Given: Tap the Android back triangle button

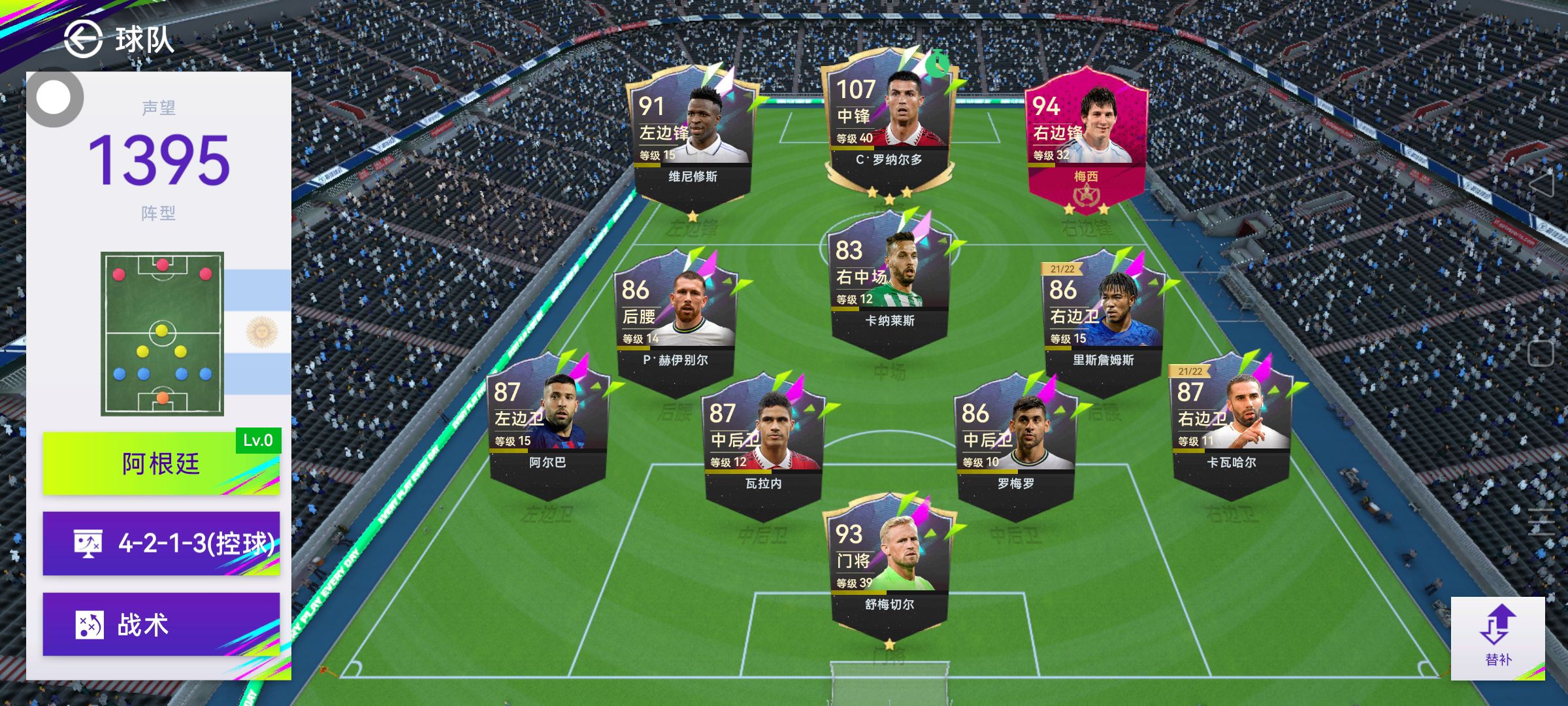Looking at the screenshot, I should coord(1542,185).
